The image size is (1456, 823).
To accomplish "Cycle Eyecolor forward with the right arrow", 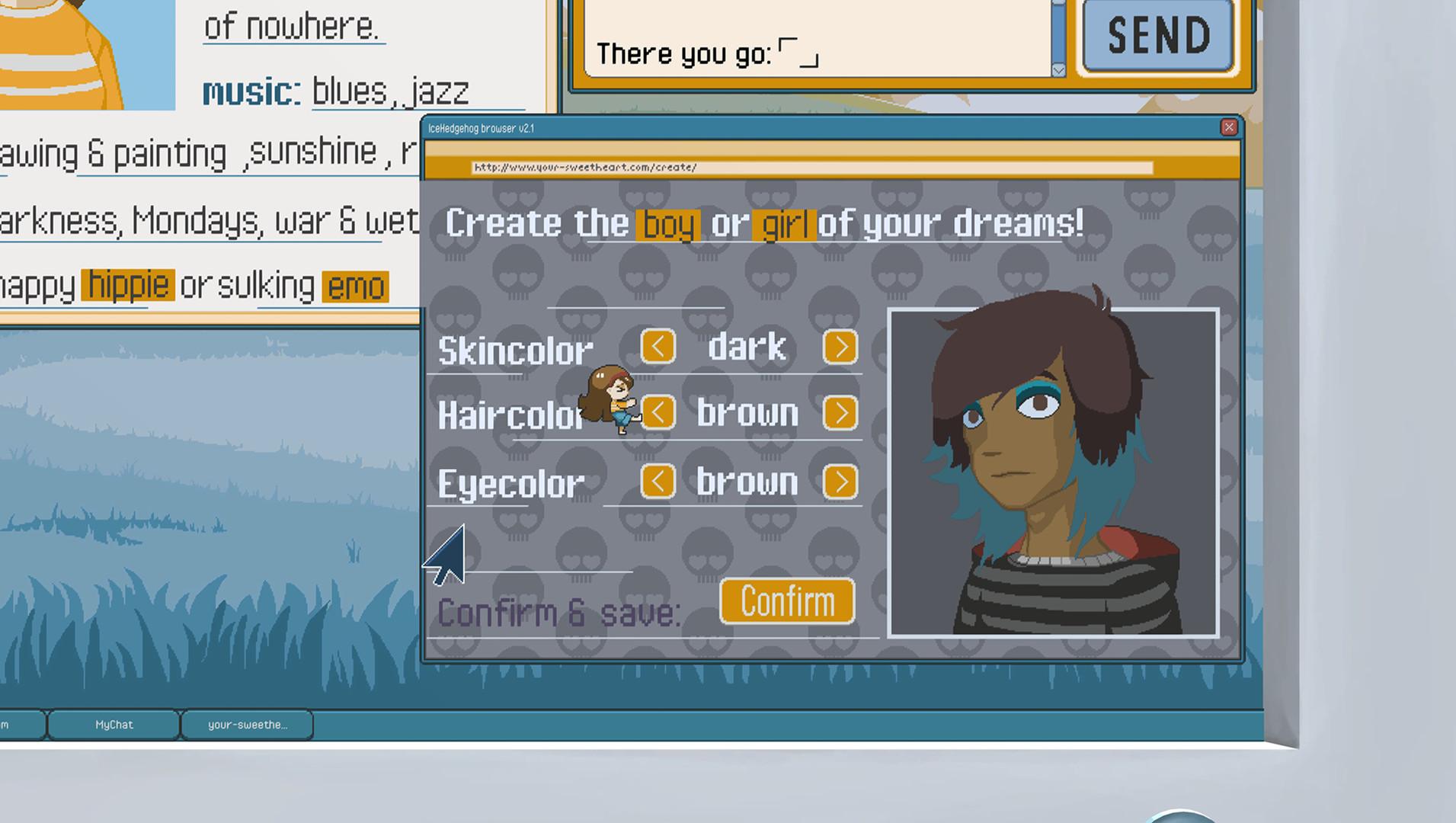I will coord(841,481).
